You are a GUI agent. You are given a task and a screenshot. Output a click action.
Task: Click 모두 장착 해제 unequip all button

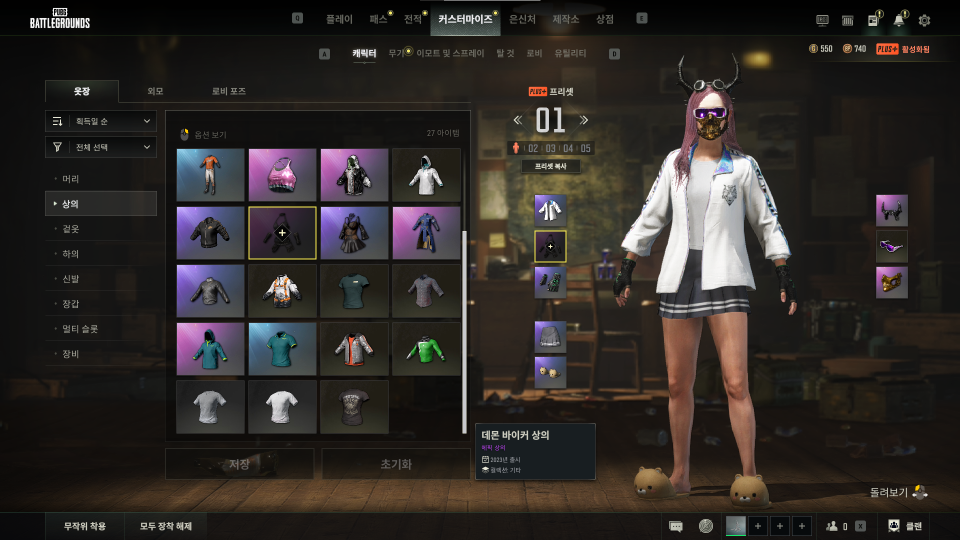tap(166, 526)
